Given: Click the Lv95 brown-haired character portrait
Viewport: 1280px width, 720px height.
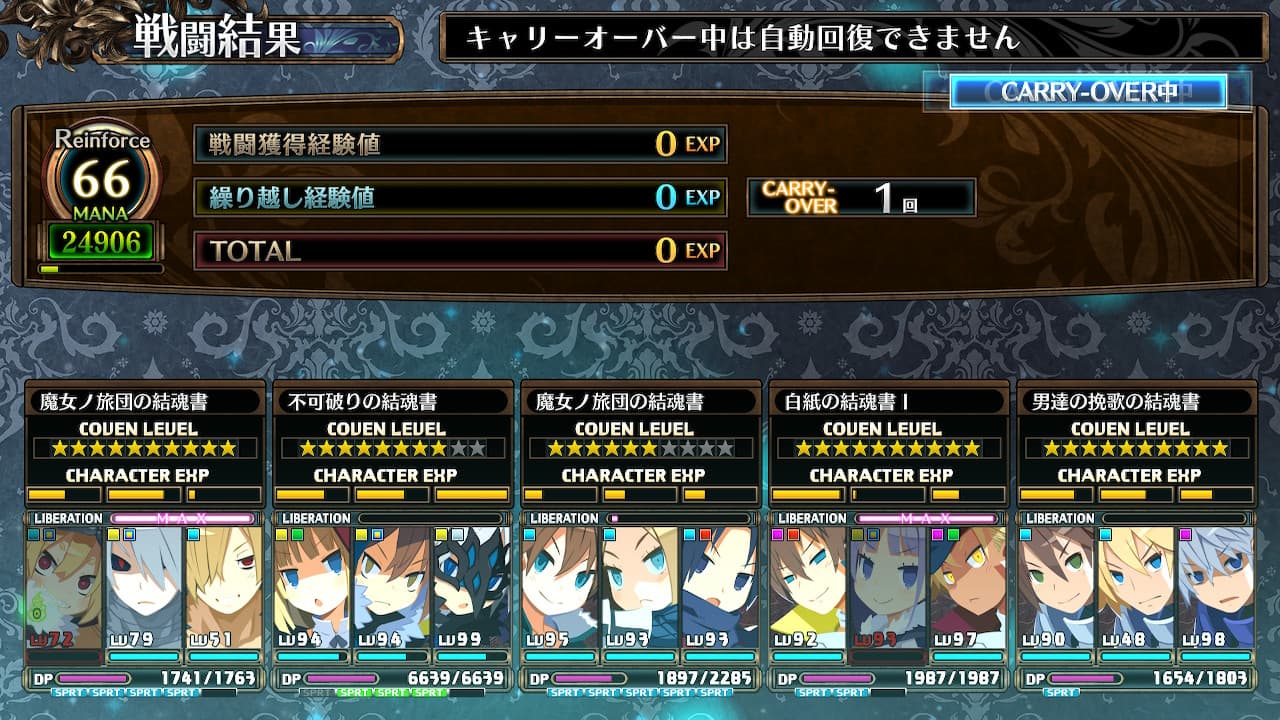Looking at the screenshot, I should 560,588.
